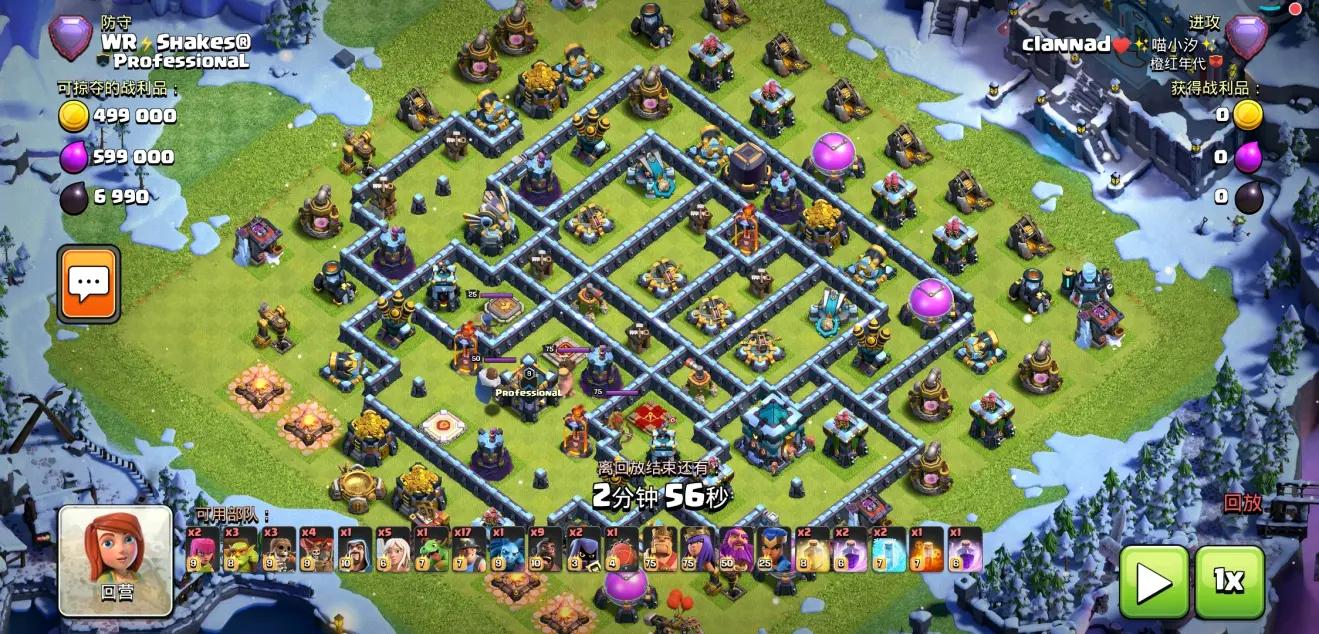Choose the Archer Queen hero card
Screen dimensions: 1319x634
click(696, 550)
